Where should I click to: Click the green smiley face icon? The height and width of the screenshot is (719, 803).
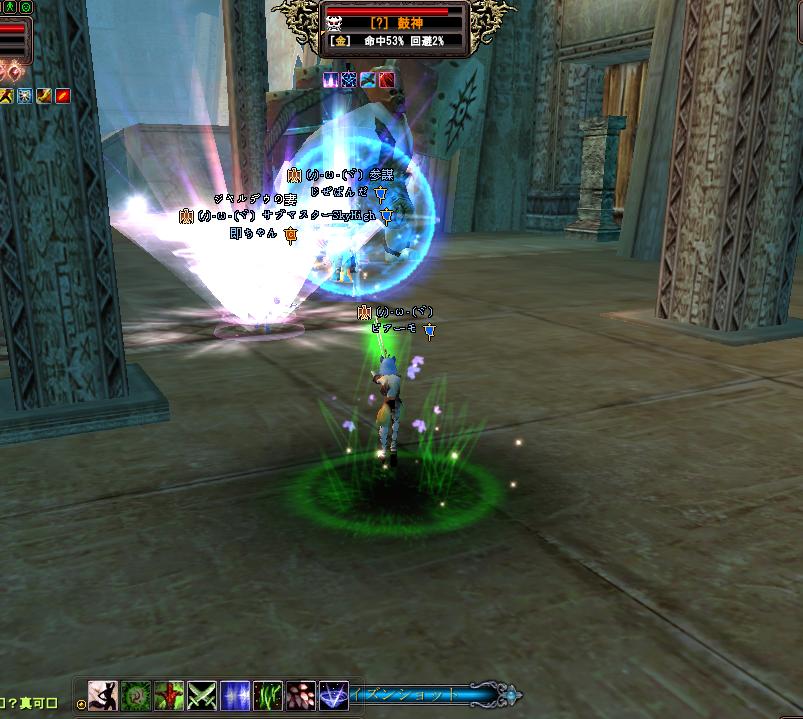tap(24, 8)
